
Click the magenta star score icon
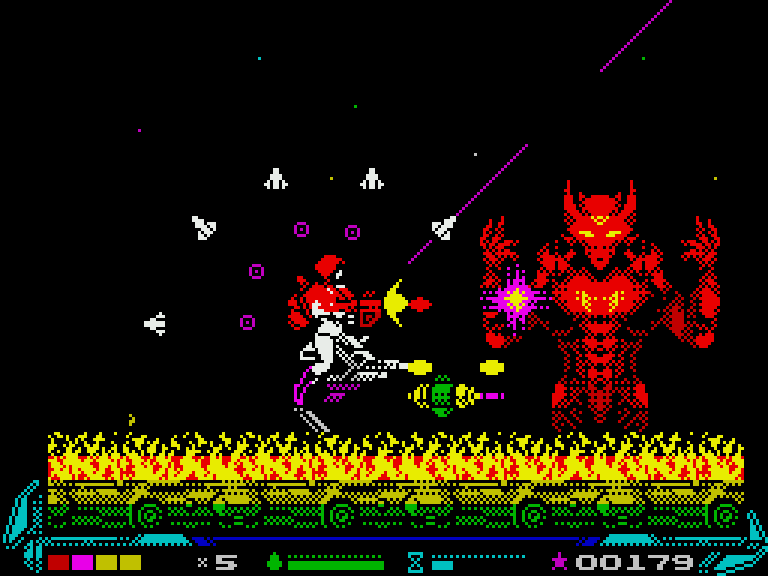560,561
